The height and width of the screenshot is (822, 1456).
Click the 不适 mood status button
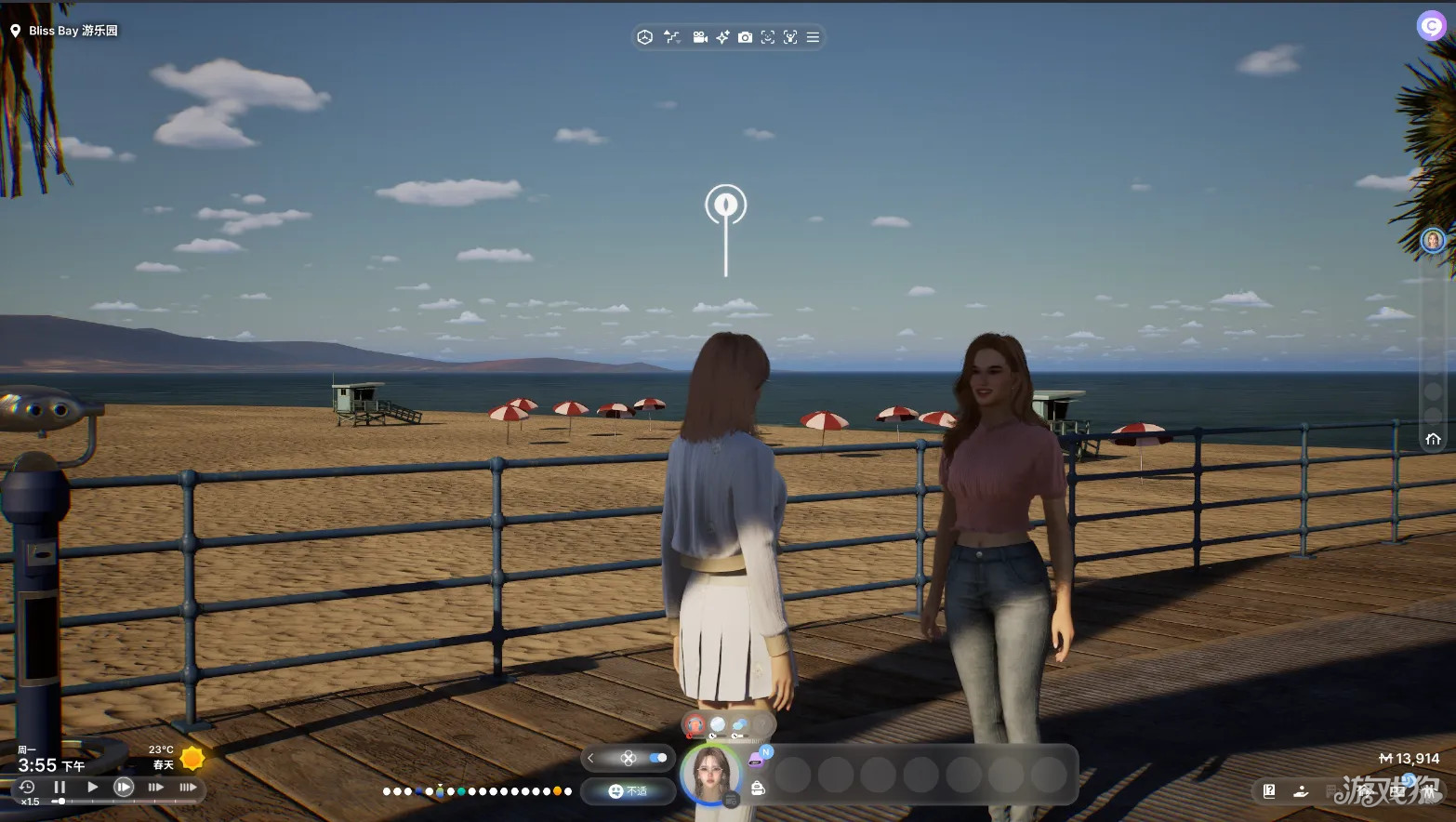coord(628,791)
